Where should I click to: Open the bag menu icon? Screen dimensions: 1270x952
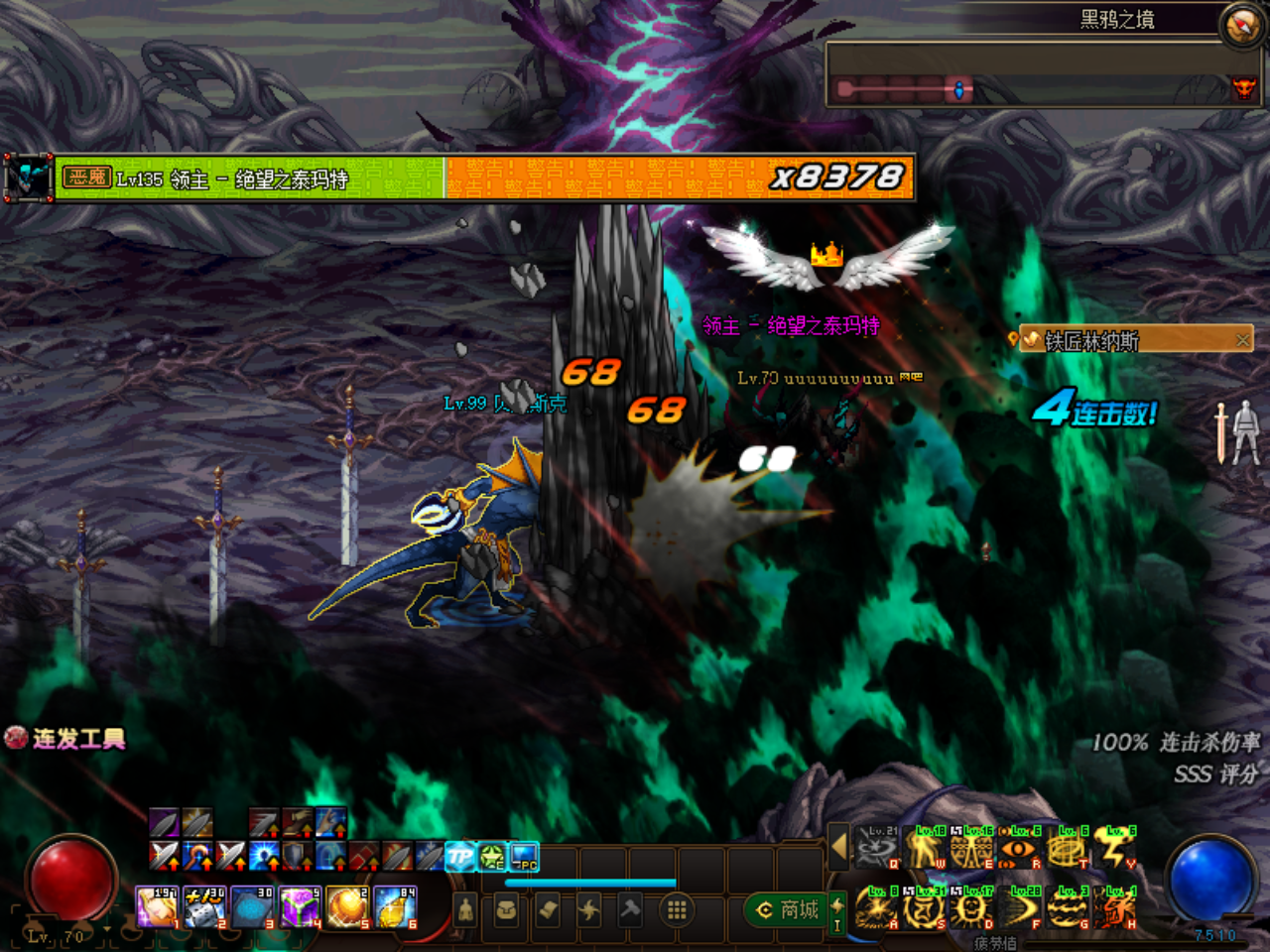(506, 909)
